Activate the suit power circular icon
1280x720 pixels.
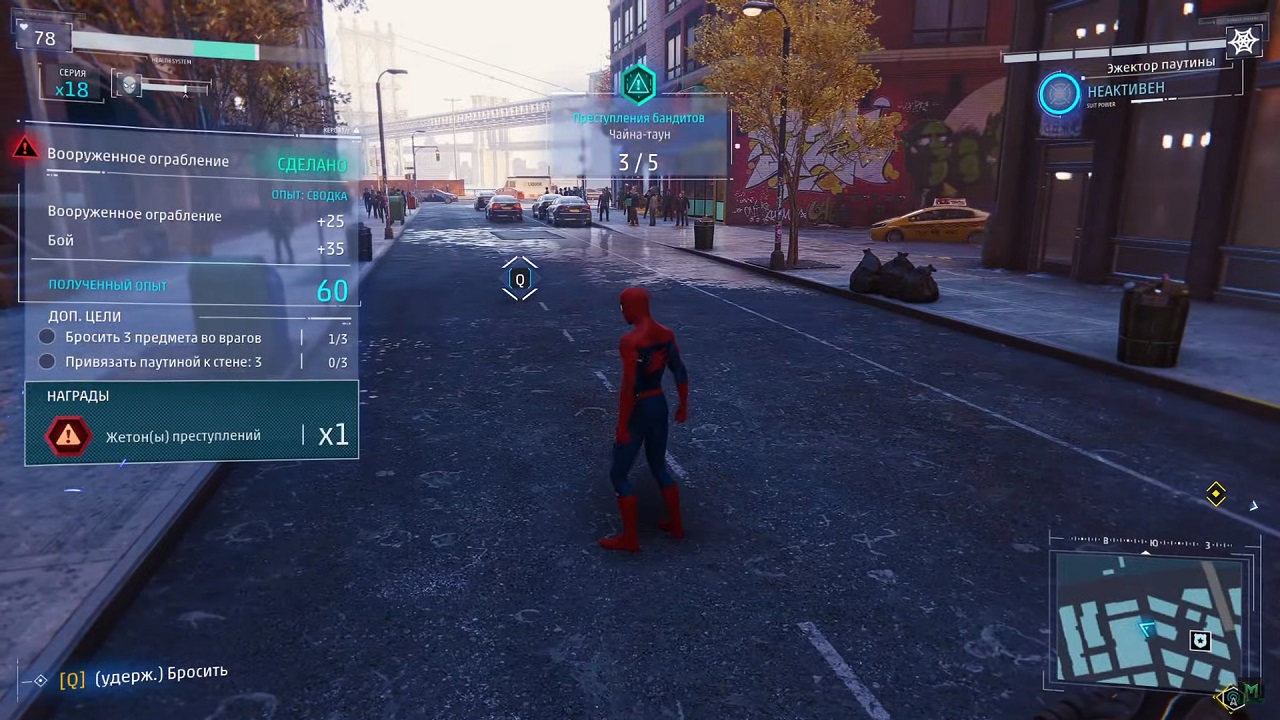[1059, 93]
